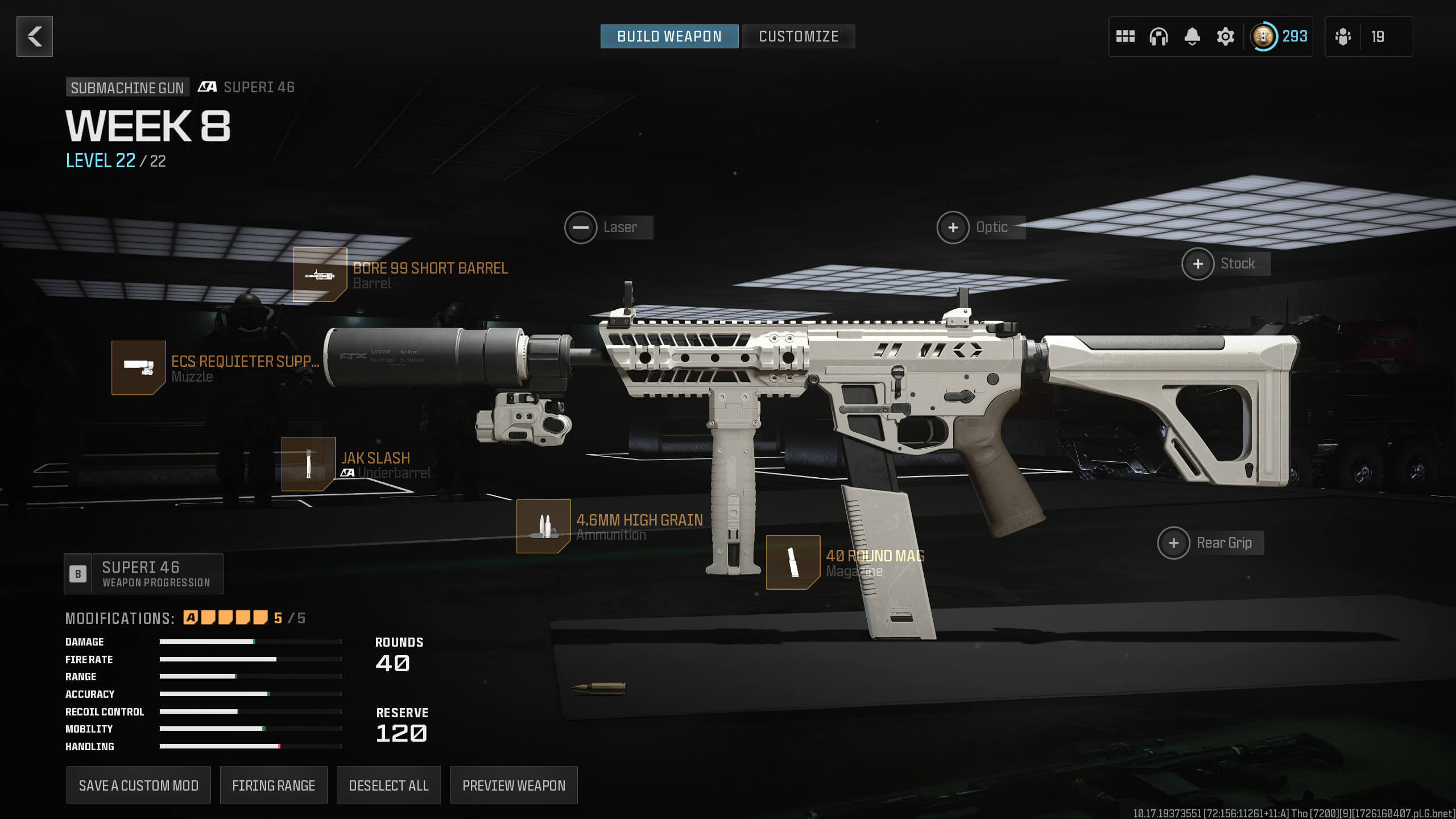The height and width of the screenshot is (819, 1456).
Task: Add a Rear Grip attachment
Action: click(x=1173, y=543)
